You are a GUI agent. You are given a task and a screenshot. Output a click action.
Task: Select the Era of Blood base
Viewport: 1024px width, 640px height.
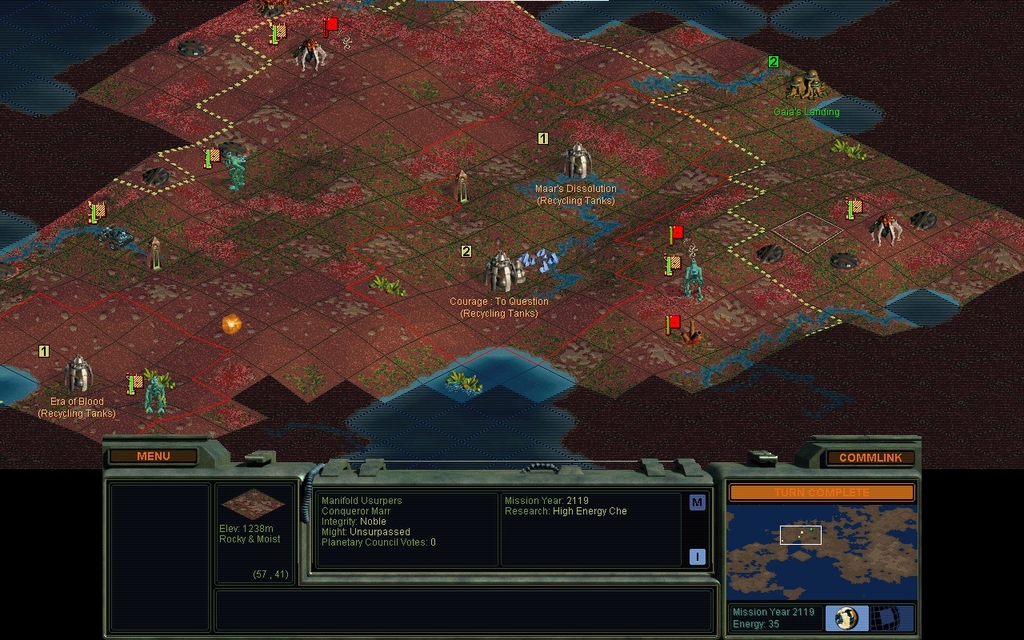click(78, 375)
